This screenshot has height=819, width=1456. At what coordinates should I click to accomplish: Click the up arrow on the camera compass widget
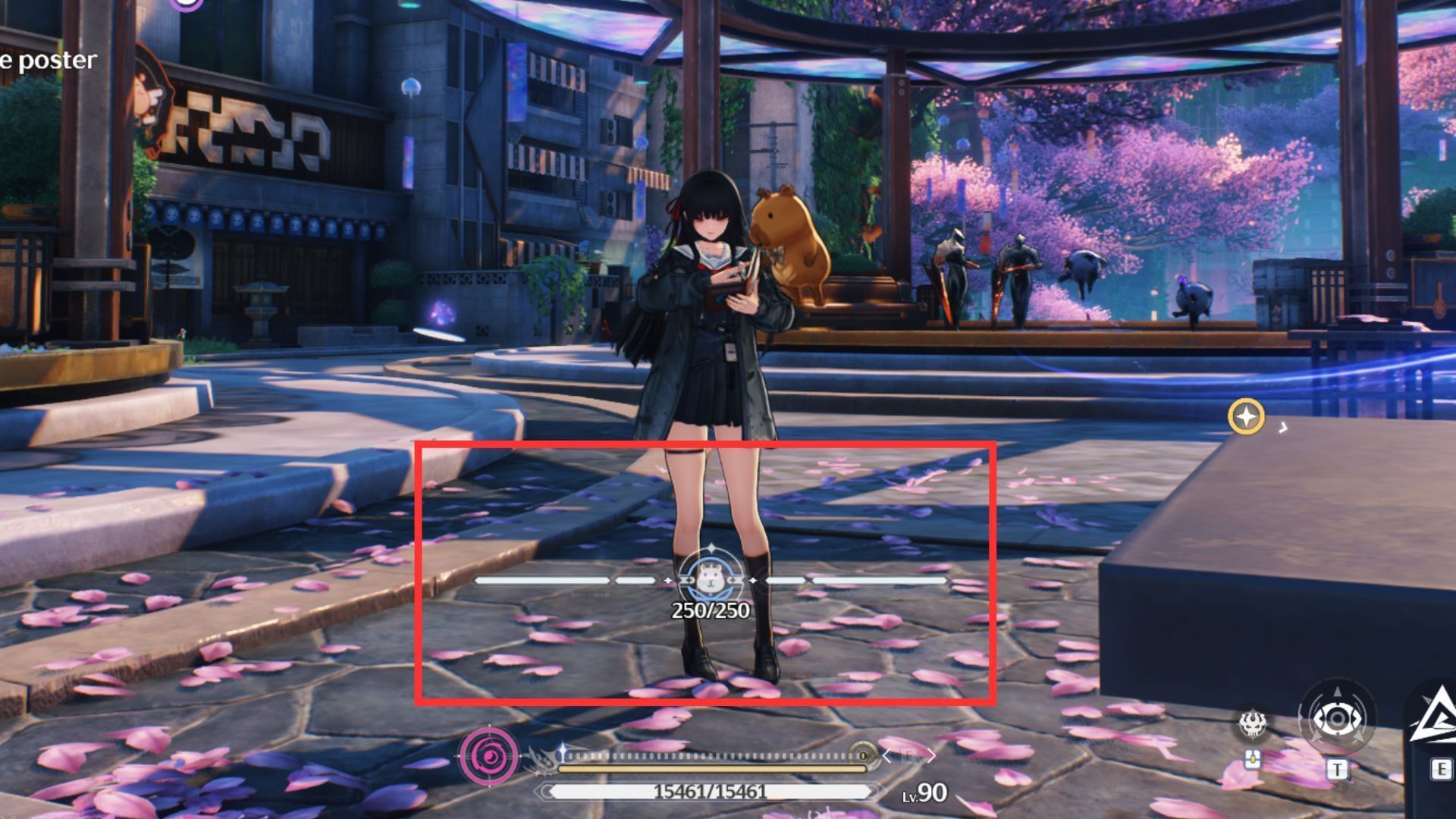(1338, 692)
